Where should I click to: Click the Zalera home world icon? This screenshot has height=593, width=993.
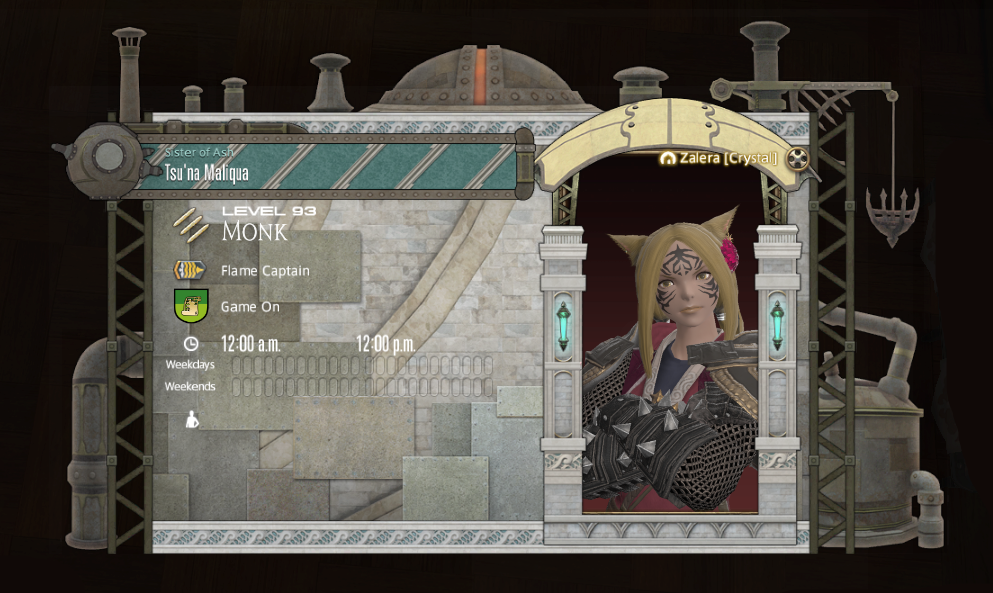[667, 158]
